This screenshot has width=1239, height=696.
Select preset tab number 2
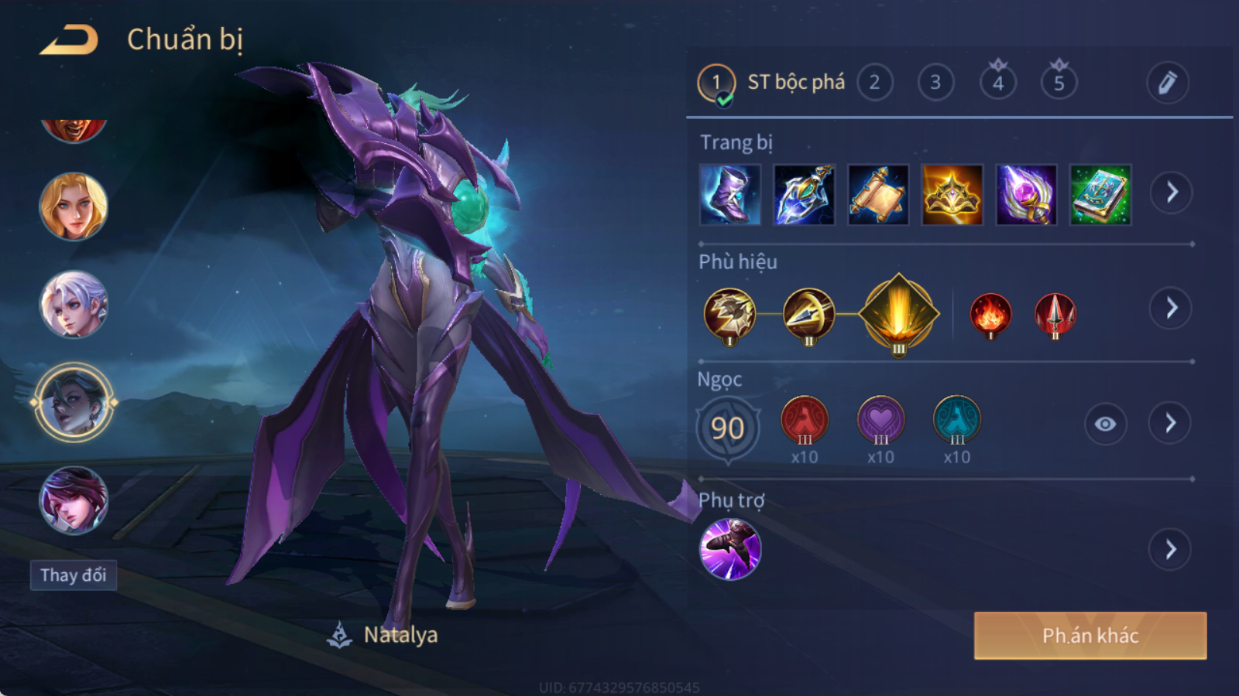(875, 82)
